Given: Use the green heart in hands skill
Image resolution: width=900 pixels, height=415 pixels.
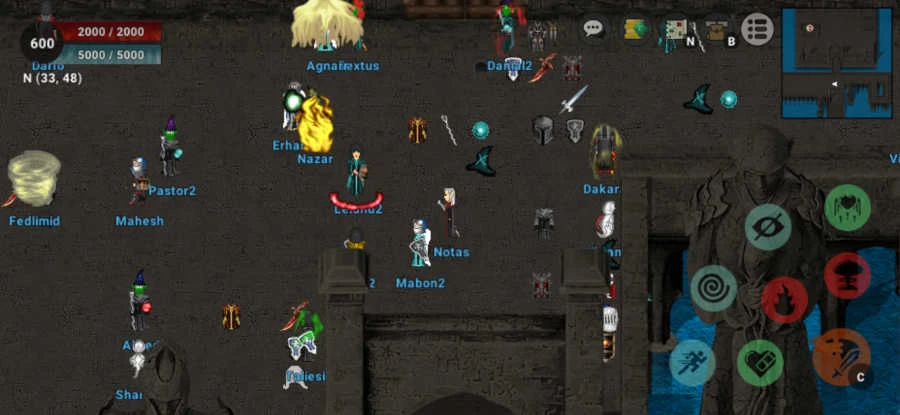Looking at the screenshot, I should [847, 208].
